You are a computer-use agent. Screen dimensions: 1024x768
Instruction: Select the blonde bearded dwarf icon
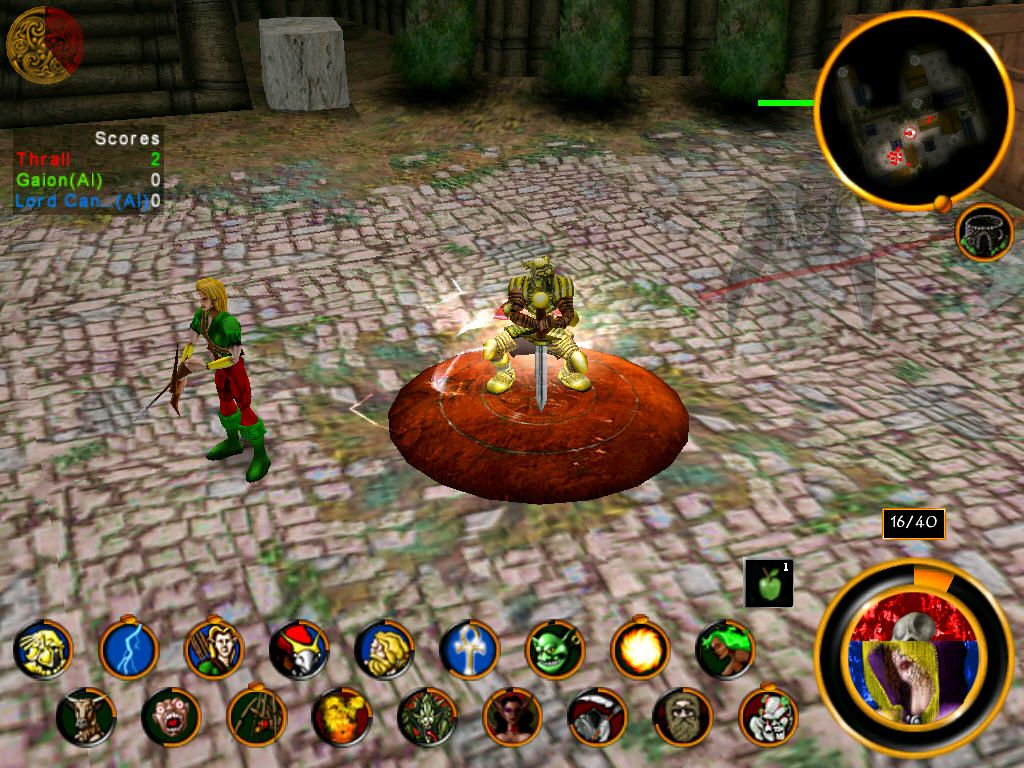[384, 649]
